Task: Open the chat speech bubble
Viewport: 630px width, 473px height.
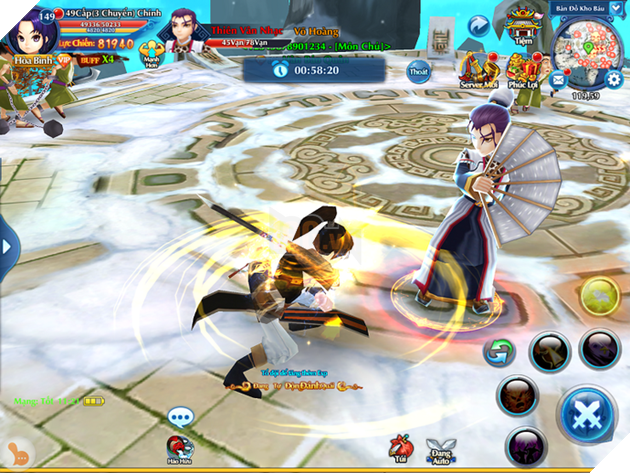Action: pos(180,415)
